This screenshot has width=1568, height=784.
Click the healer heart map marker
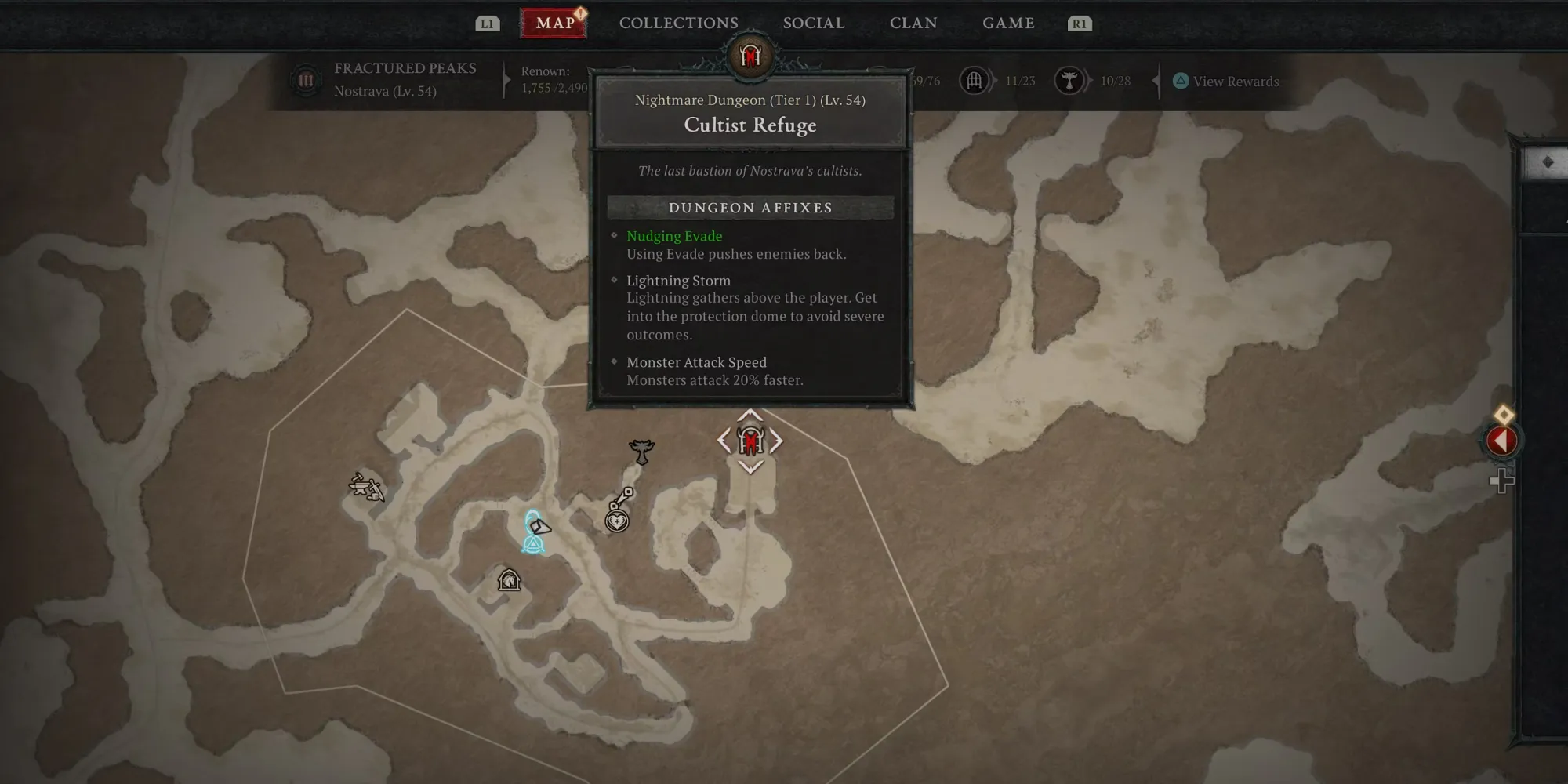coord(618,520)
